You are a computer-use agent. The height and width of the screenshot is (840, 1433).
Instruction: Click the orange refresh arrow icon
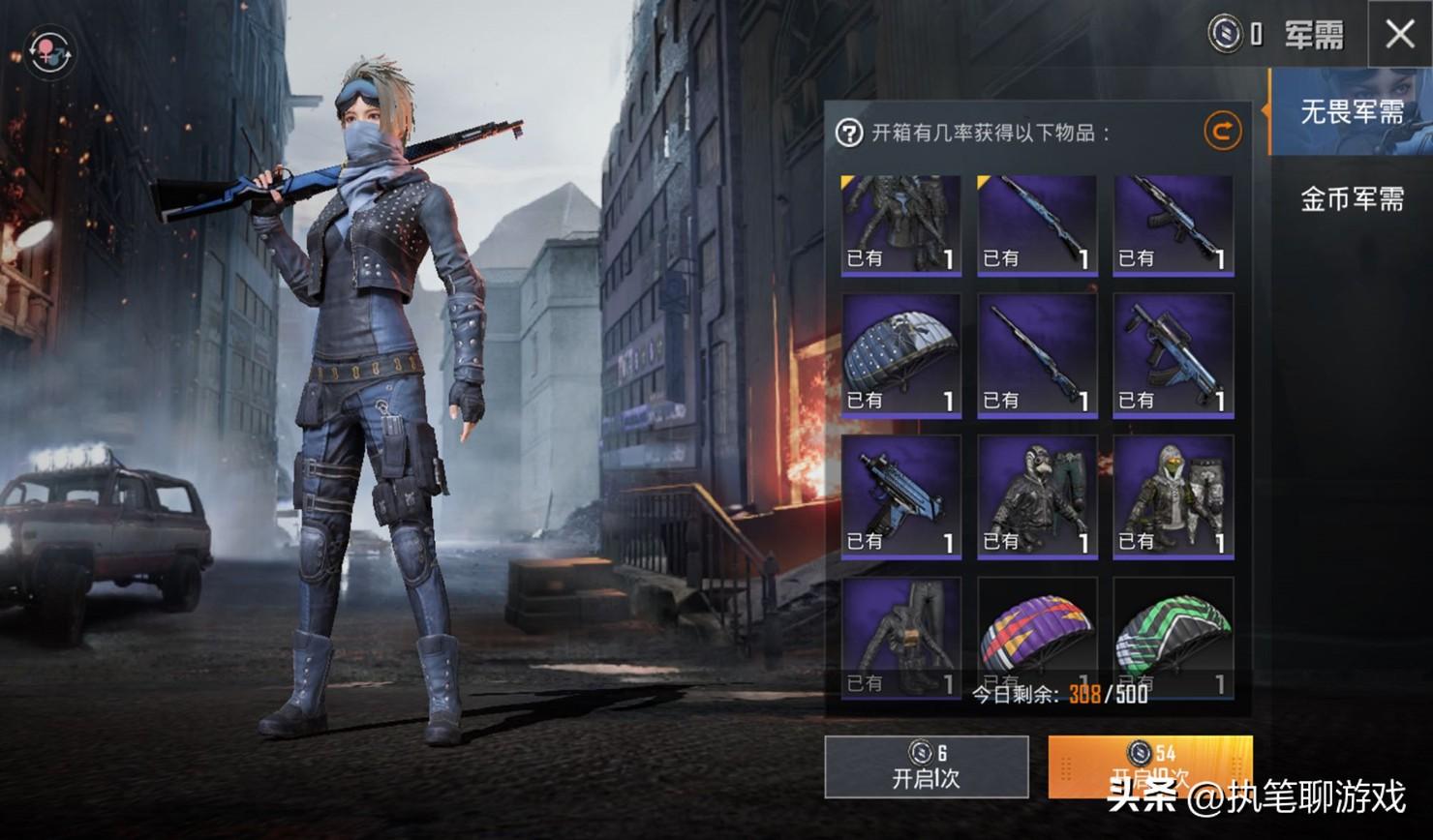1222,131
